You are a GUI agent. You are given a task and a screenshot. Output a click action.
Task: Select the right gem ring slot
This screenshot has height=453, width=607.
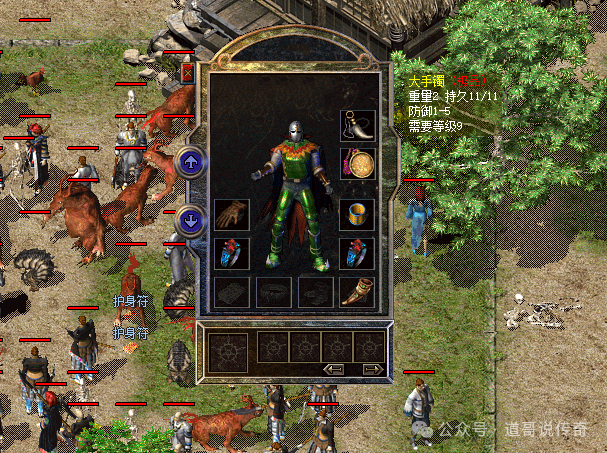coord(357,252)
